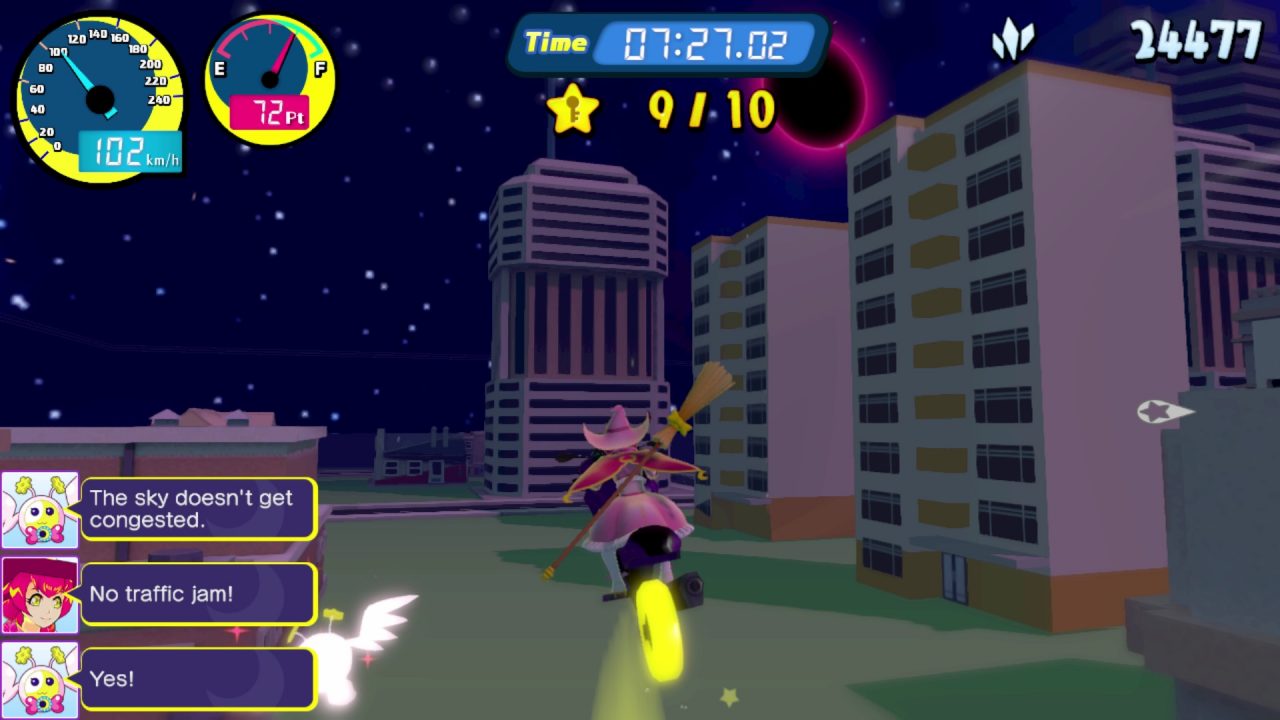
Task: Choose the "Yes!" dialogue bubble
Action: [198, 679]
